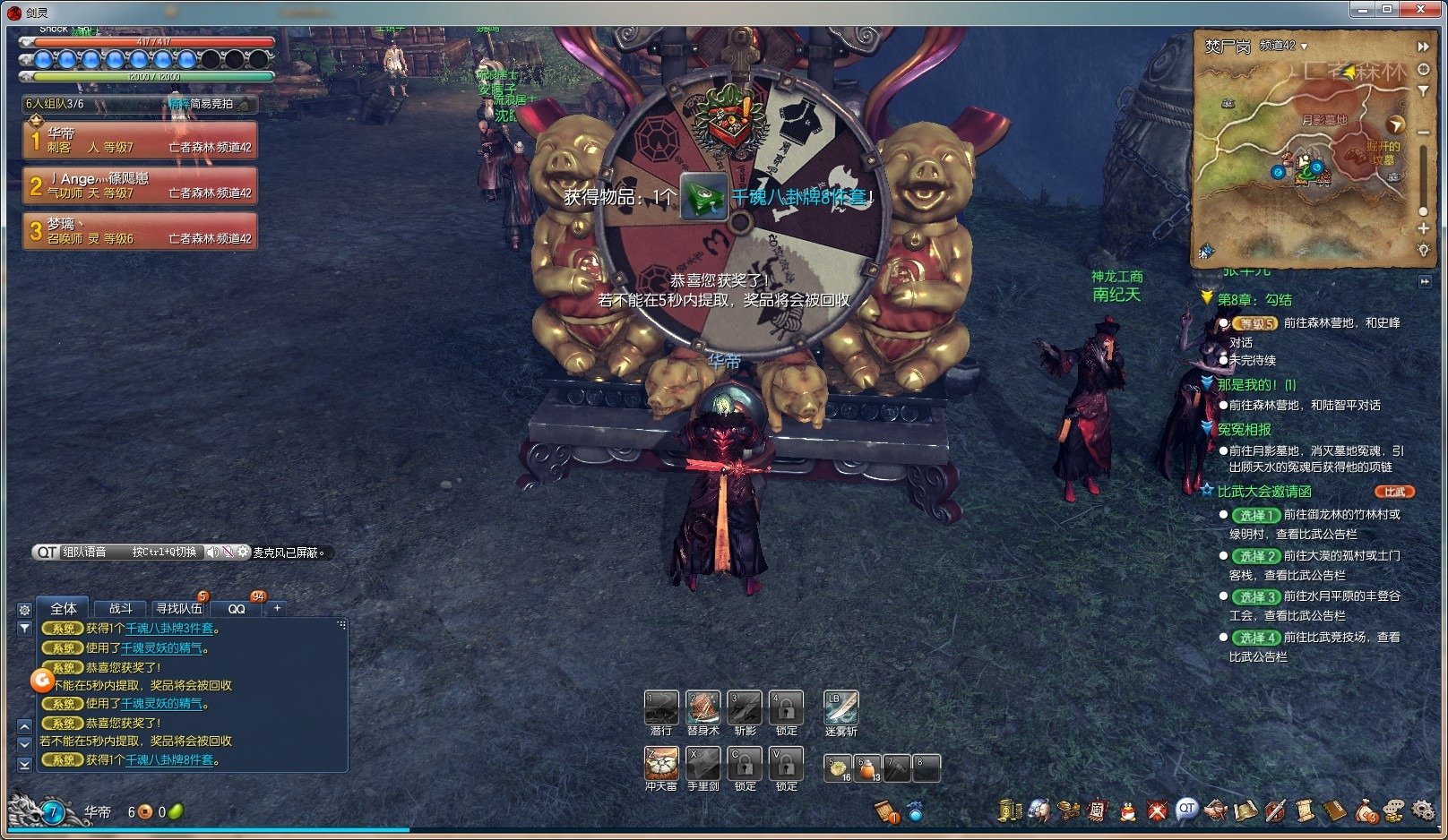Activate the 替身术 skill
The width and height of the screenshot is (1448, 840).
click(x=702, y=707)
